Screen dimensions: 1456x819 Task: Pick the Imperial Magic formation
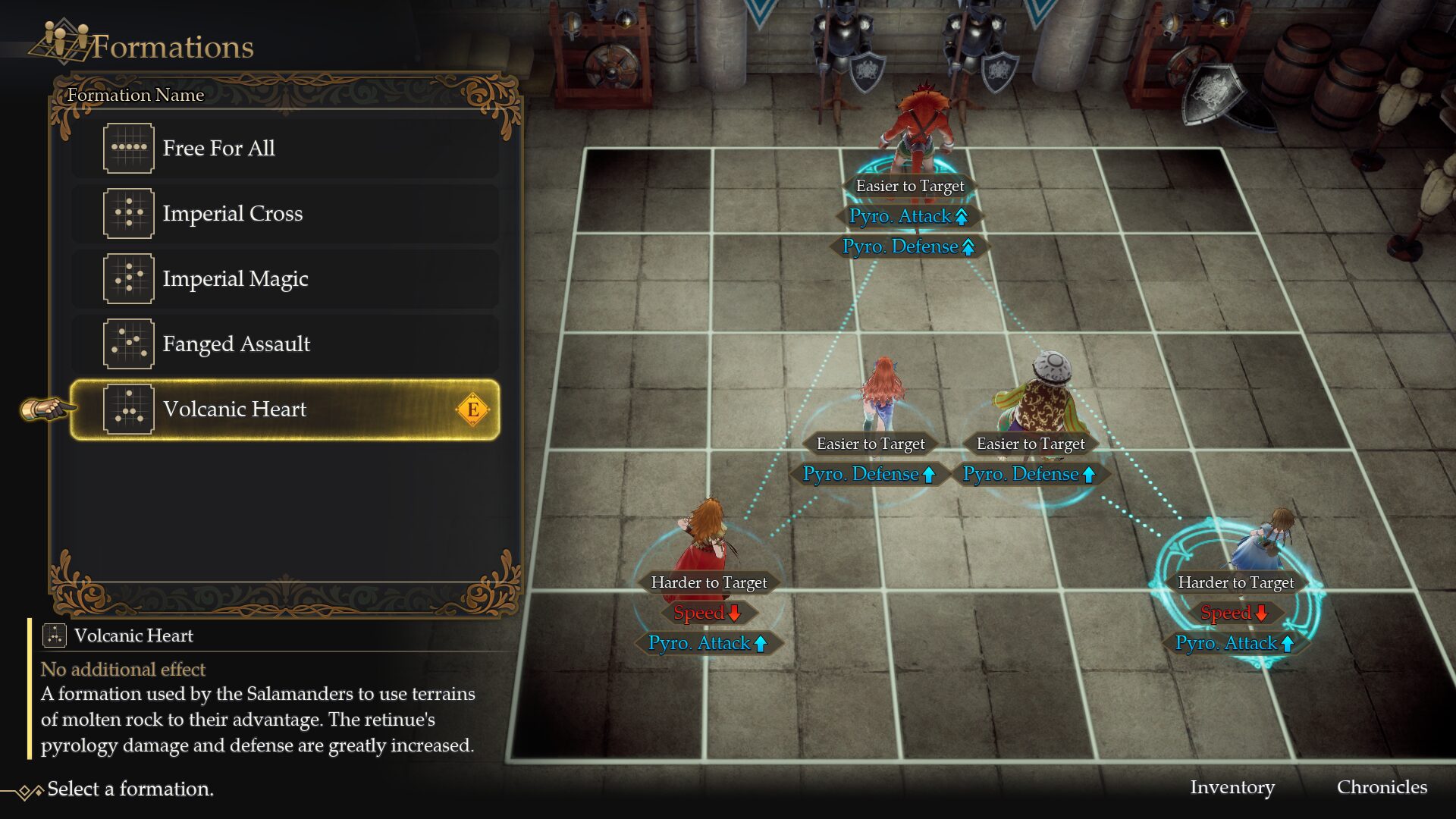tap(284, 279)
